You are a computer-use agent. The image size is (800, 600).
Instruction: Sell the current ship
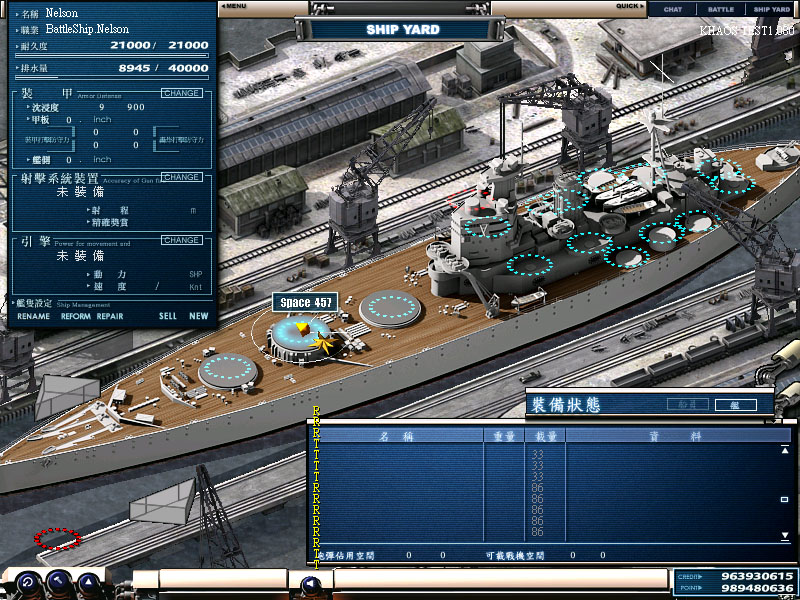coord(167,316)
